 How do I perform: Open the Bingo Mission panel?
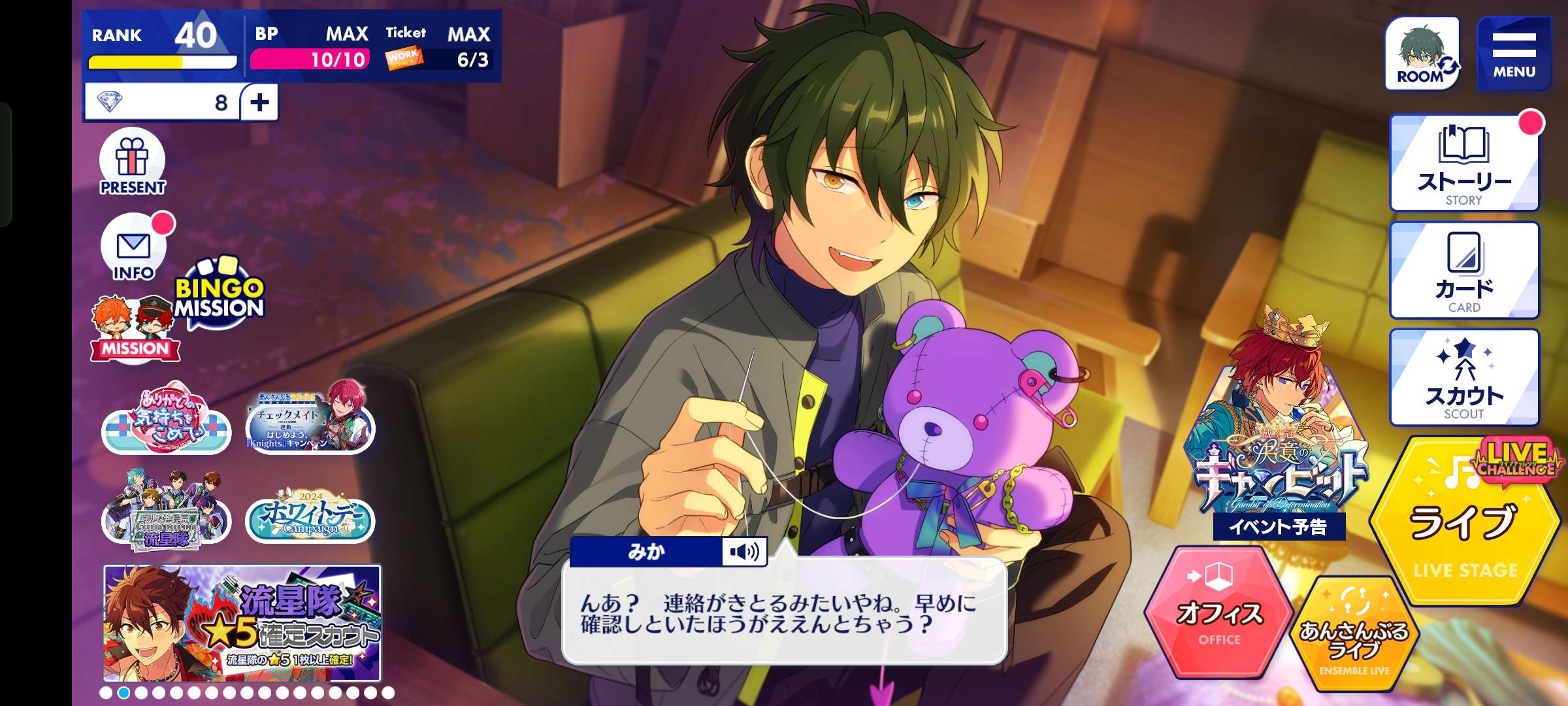coord(219,294)
